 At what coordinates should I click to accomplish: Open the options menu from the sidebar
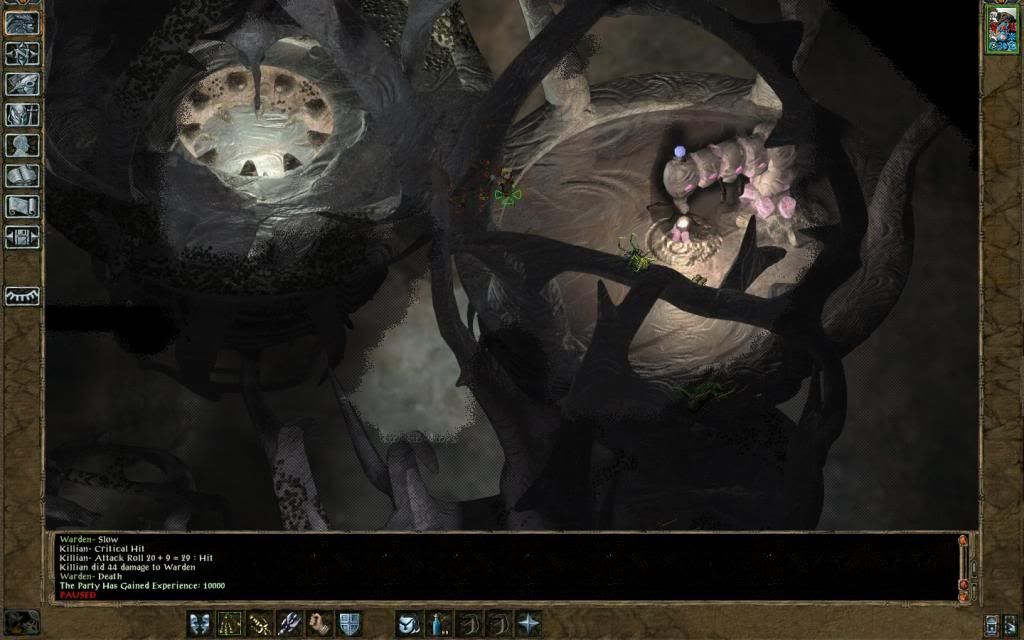[22, 237]
